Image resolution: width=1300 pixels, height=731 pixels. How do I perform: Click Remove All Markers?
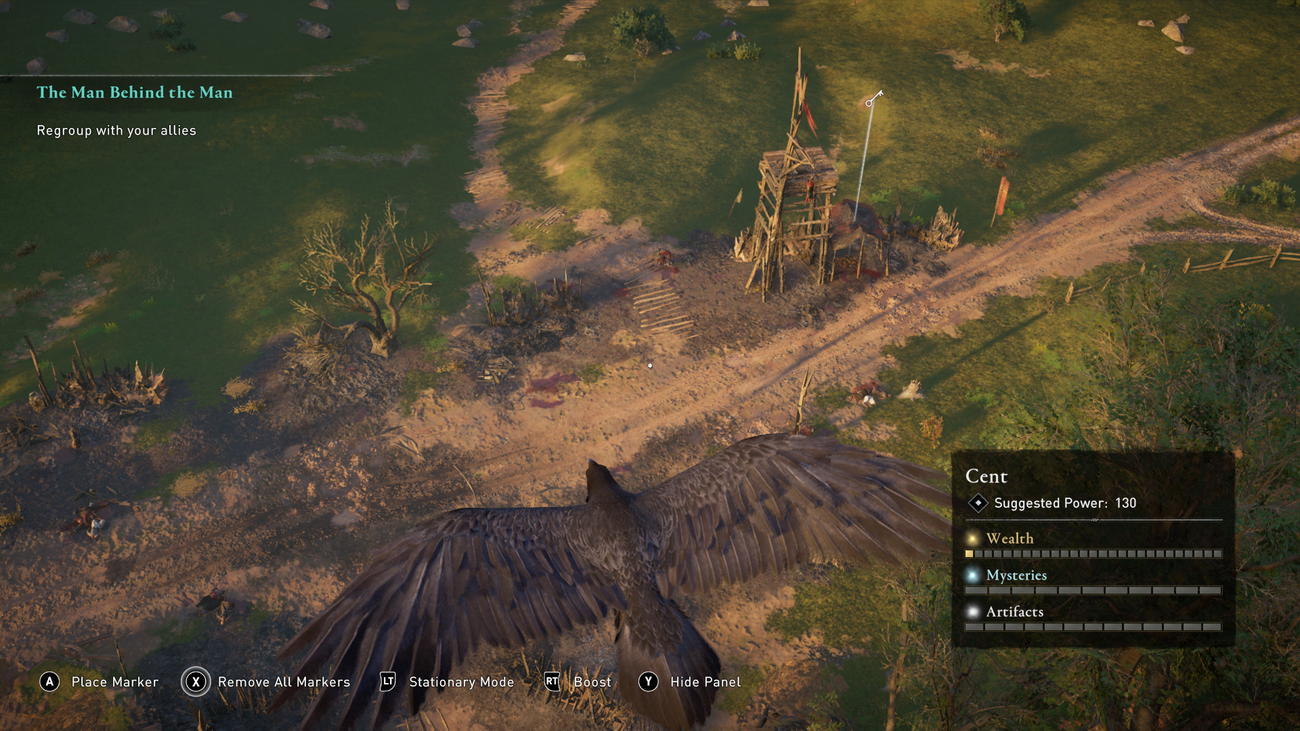point(283,681)
